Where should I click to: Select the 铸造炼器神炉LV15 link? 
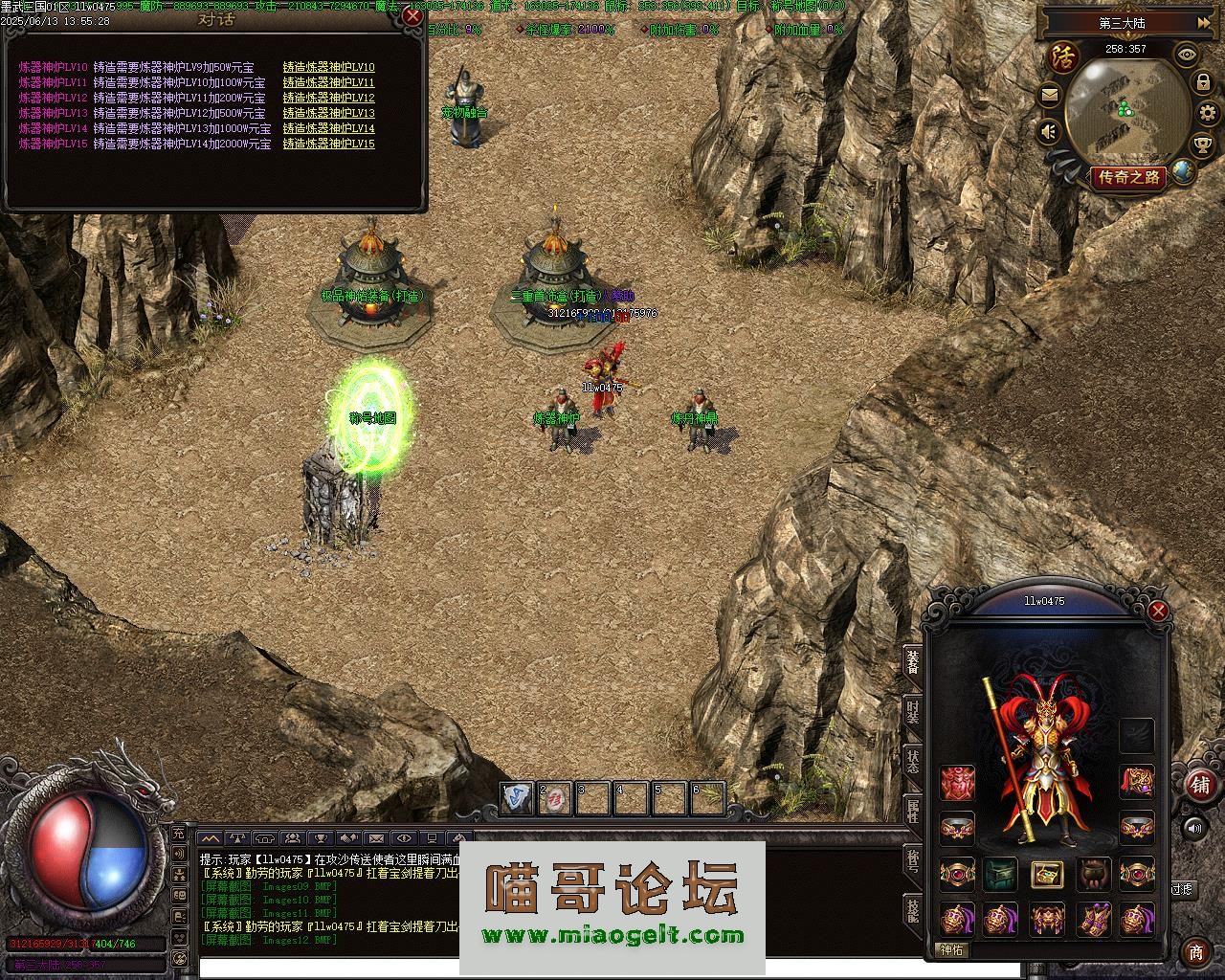(328, 145)
